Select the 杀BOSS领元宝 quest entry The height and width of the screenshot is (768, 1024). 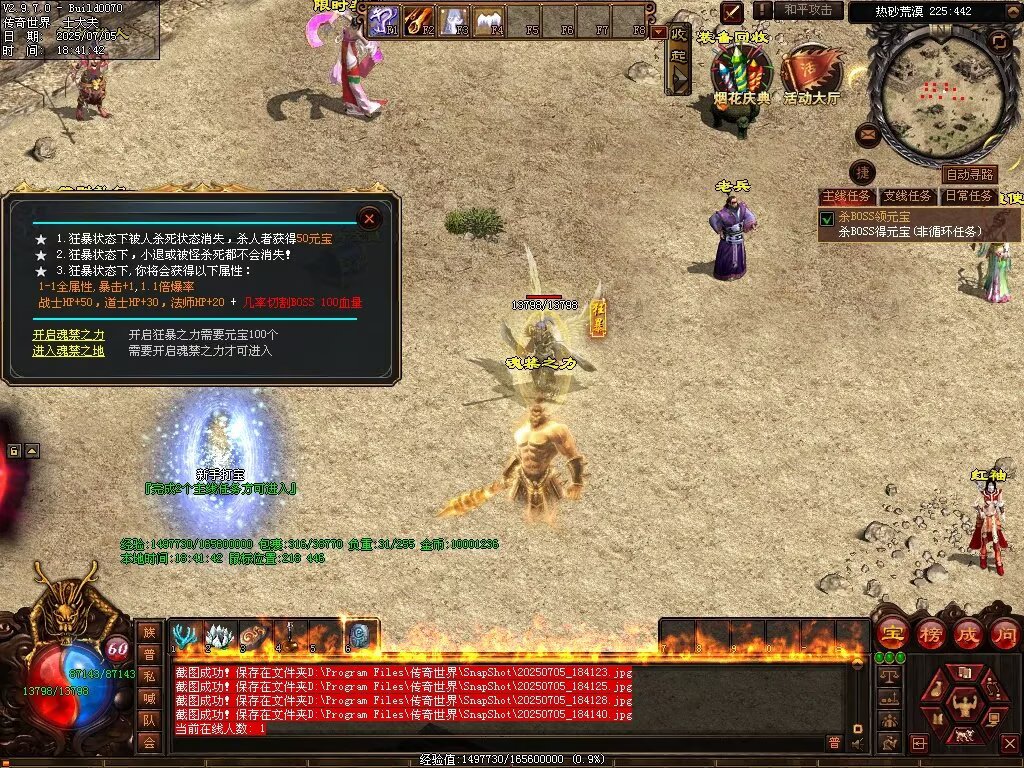(873, 217)
